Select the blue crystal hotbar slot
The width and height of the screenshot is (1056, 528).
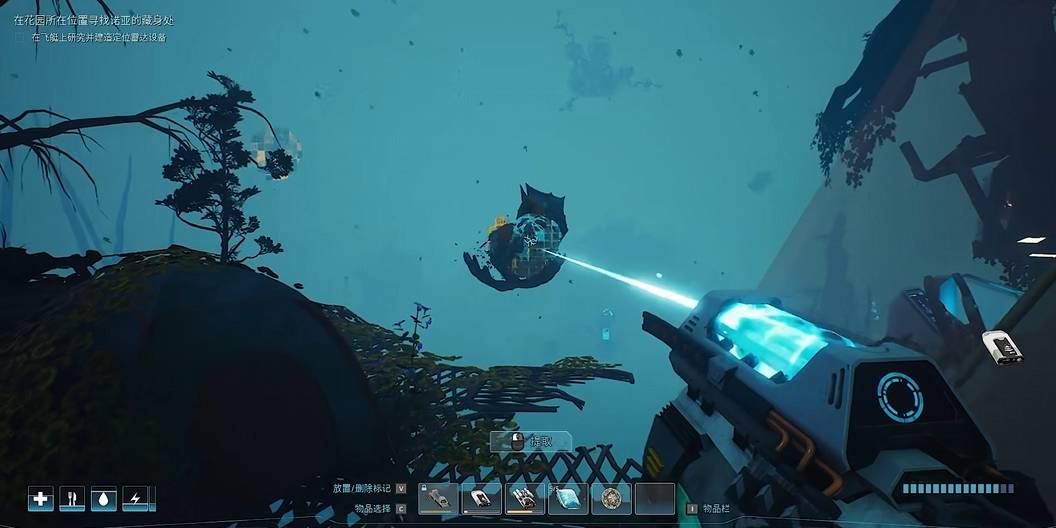(568, 498)
